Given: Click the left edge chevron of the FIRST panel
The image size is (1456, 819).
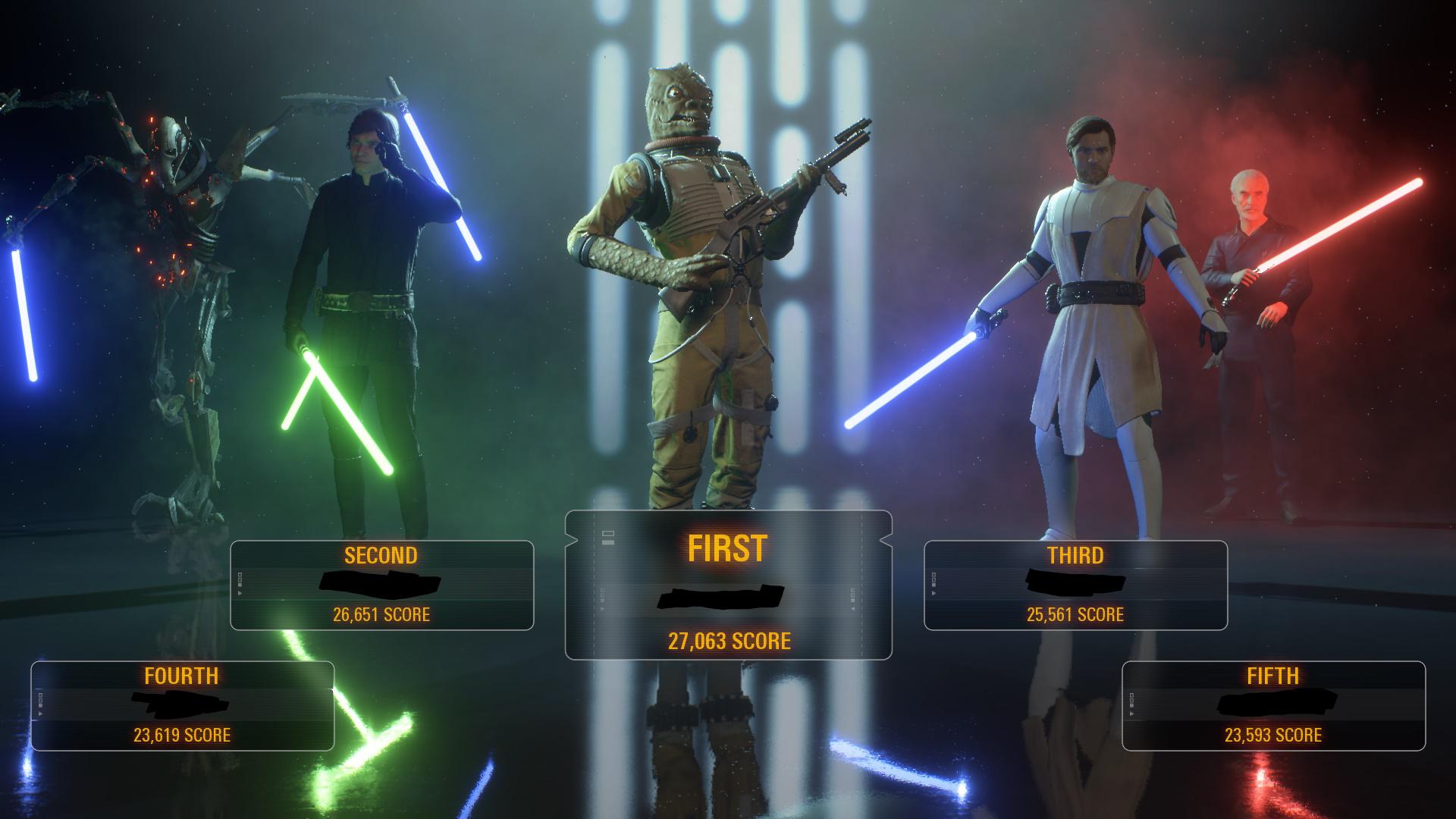Looking at the screenshot, I should point(571,540).
